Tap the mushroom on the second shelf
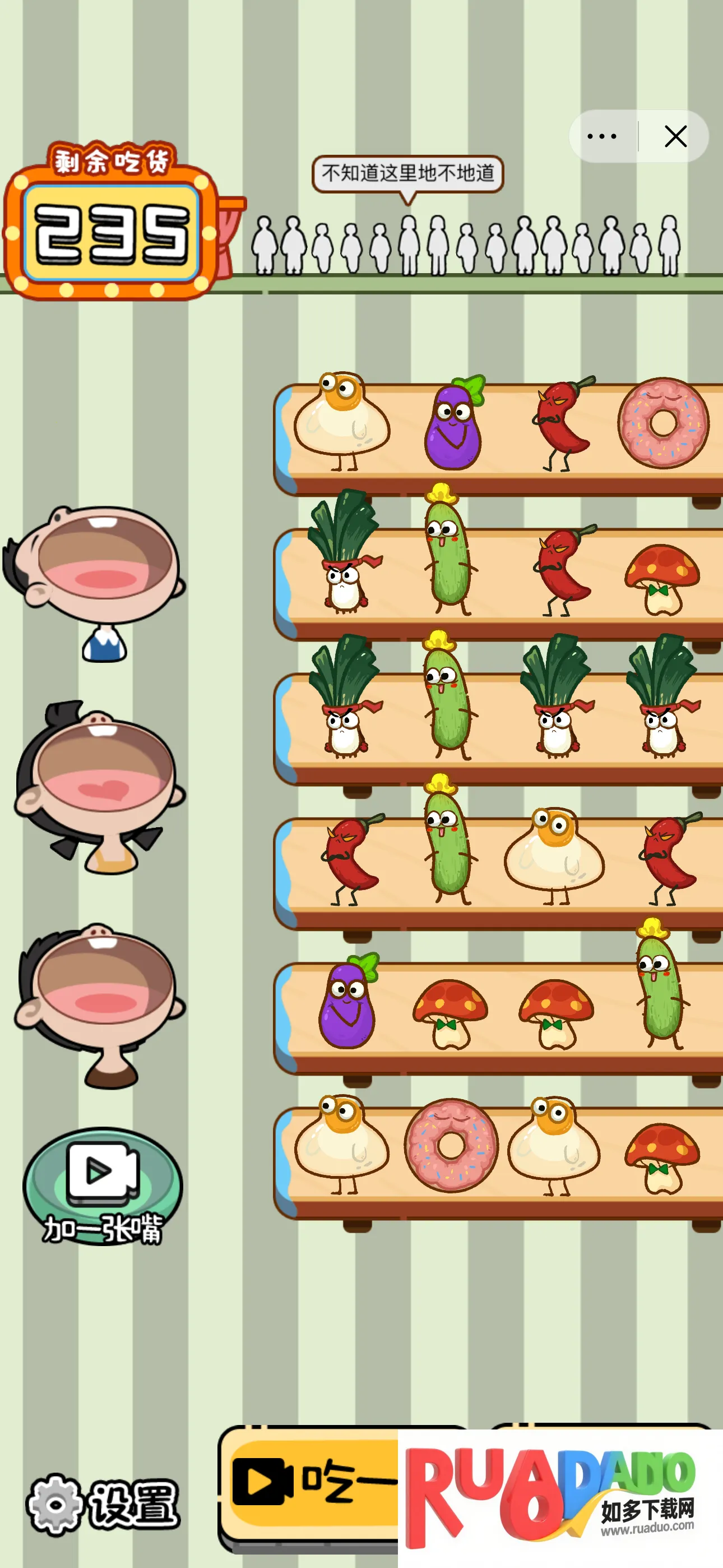This screenshot has height=1568, width=723. tap(662, 578)
